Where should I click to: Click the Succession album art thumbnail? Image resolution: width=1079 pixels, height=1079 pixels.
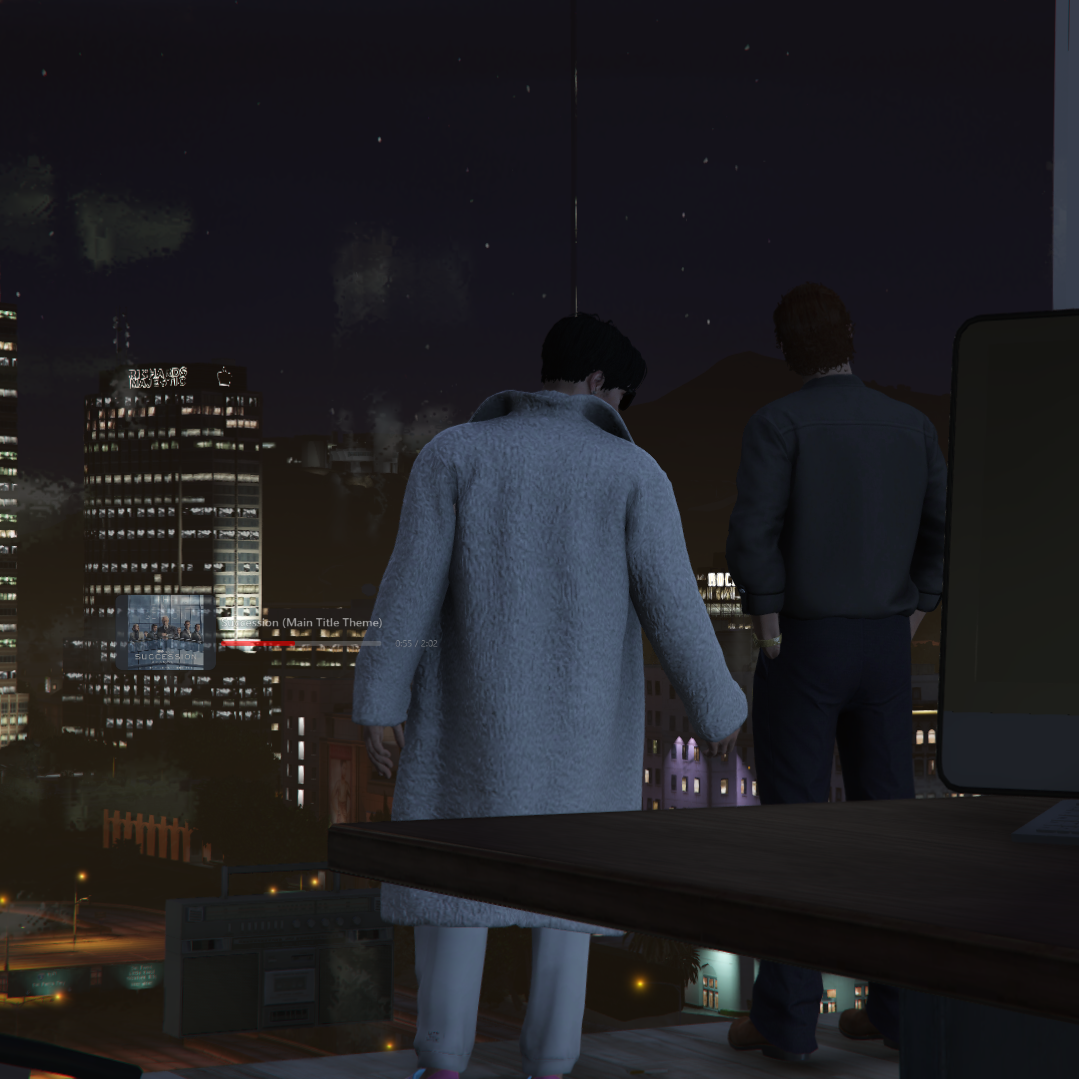click(166, 632)
